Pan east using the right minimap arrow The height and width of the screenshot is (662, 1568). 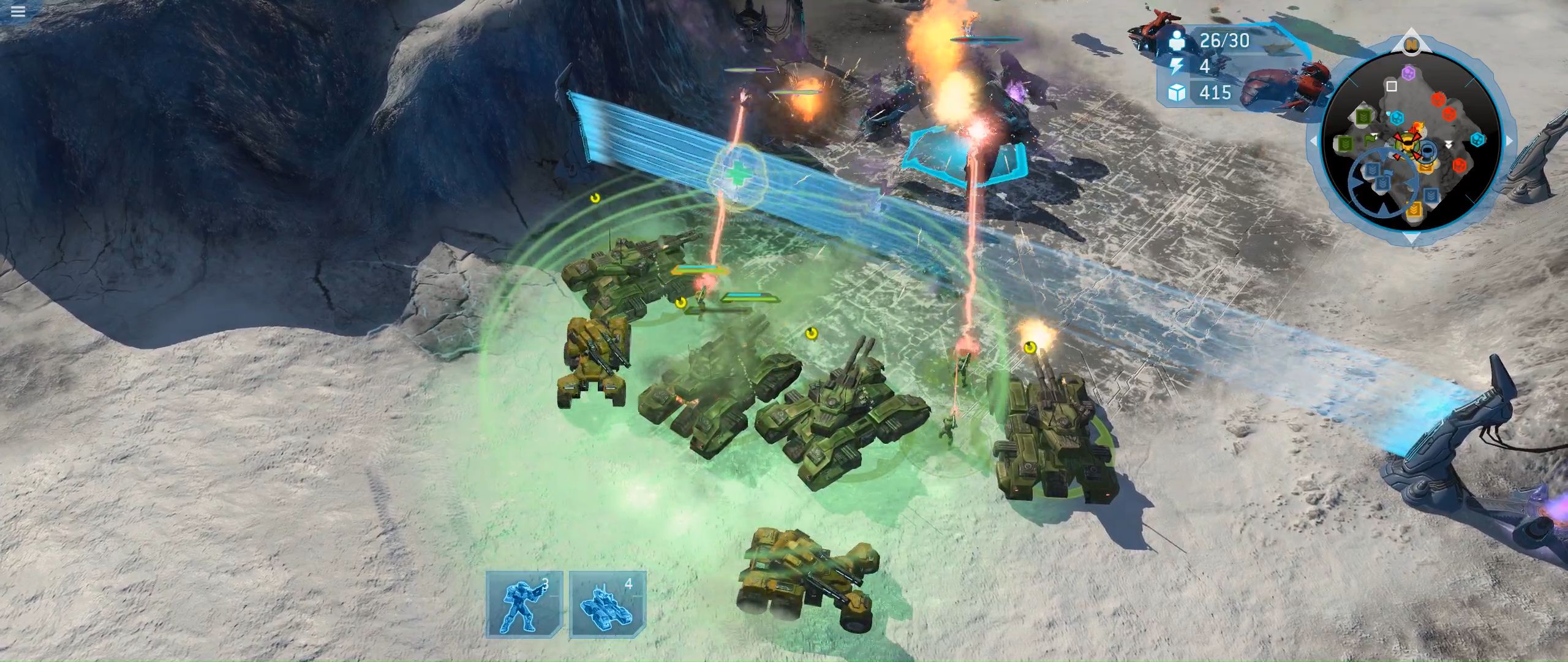tap(1509, 140)
